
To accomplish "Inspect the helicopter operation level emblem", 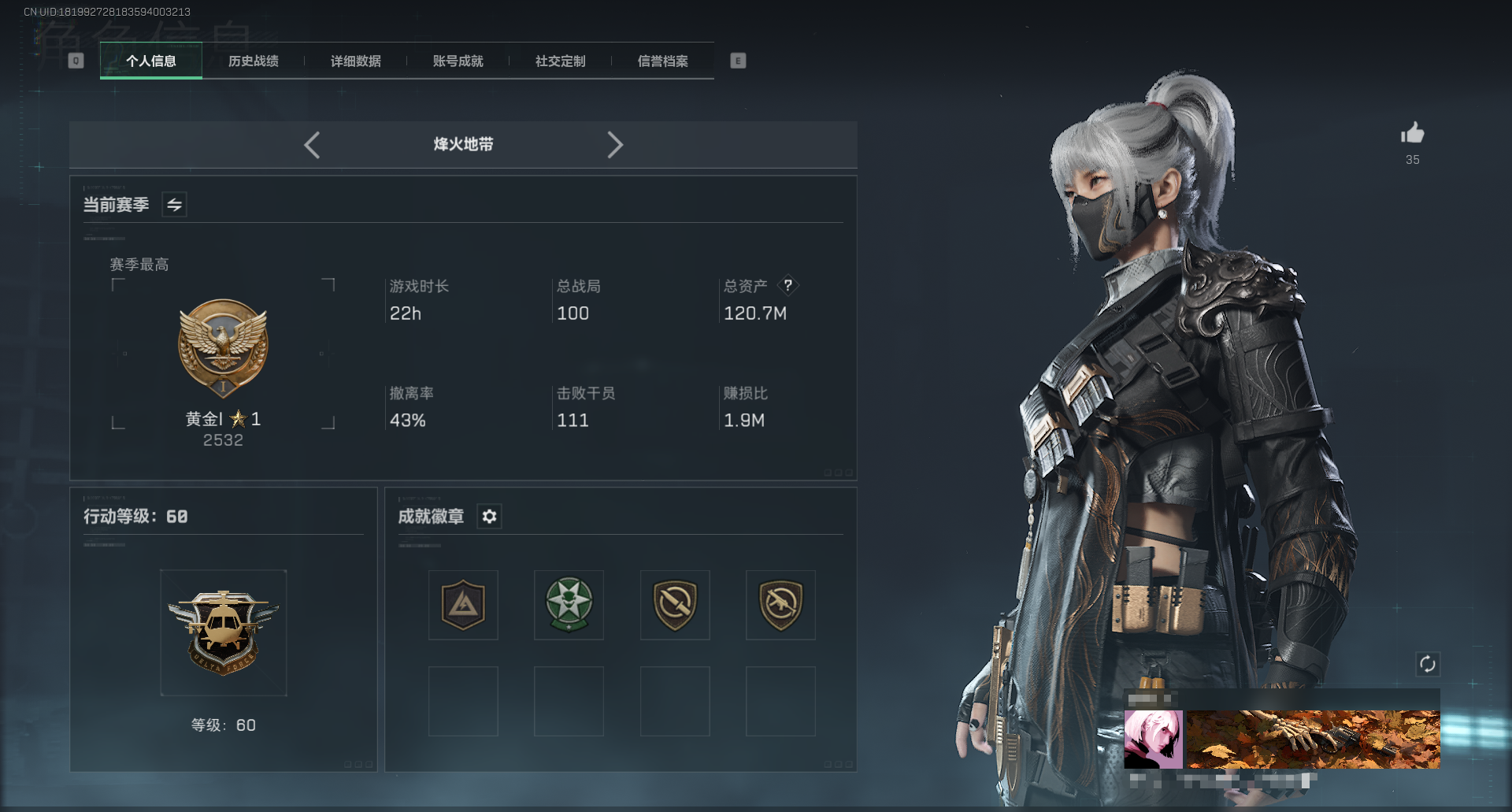I will [224, 632].
